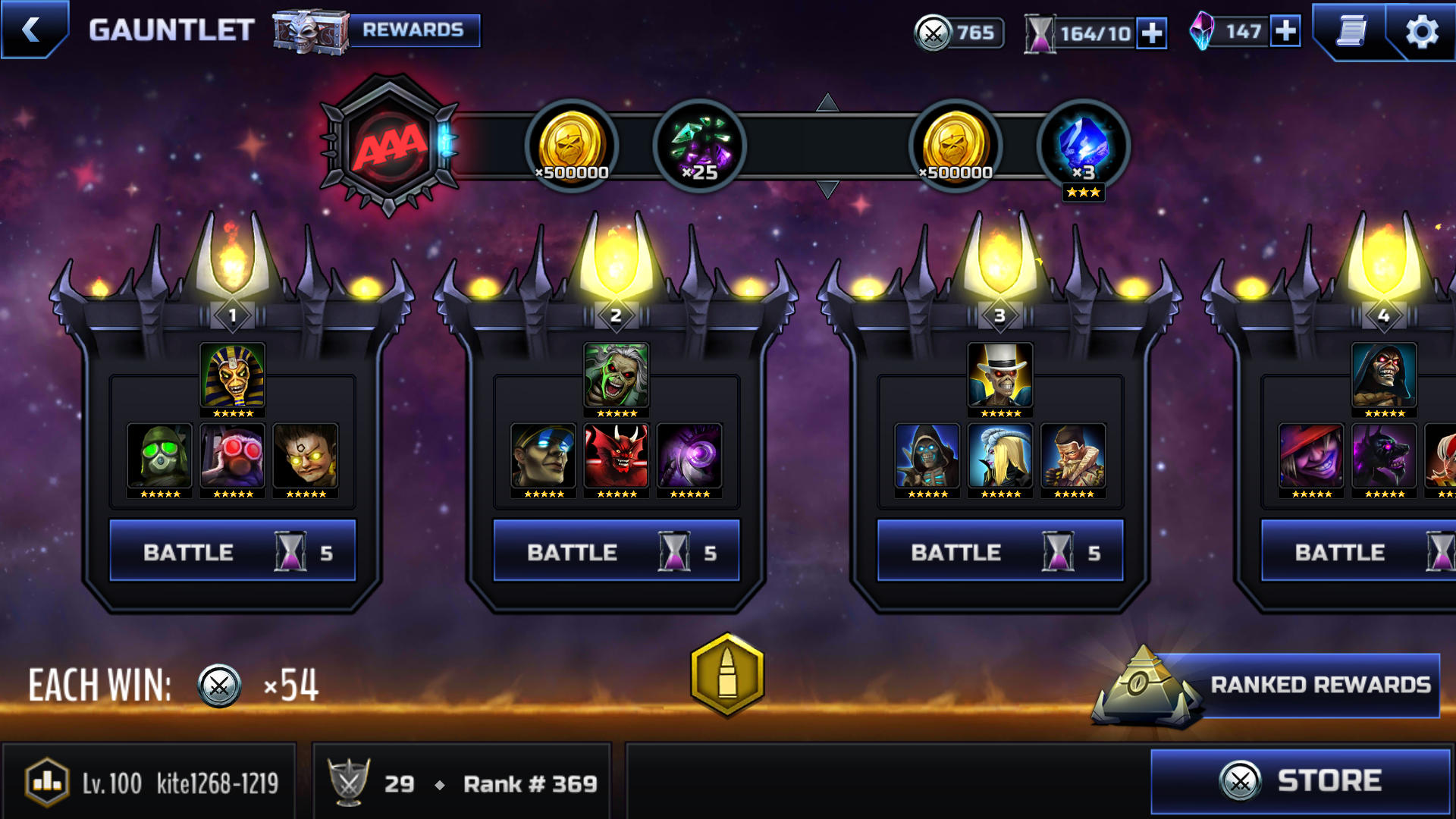The image size is (1456, 819).
Task: Start battle against opponent team 2
Action: pos(616,551)
